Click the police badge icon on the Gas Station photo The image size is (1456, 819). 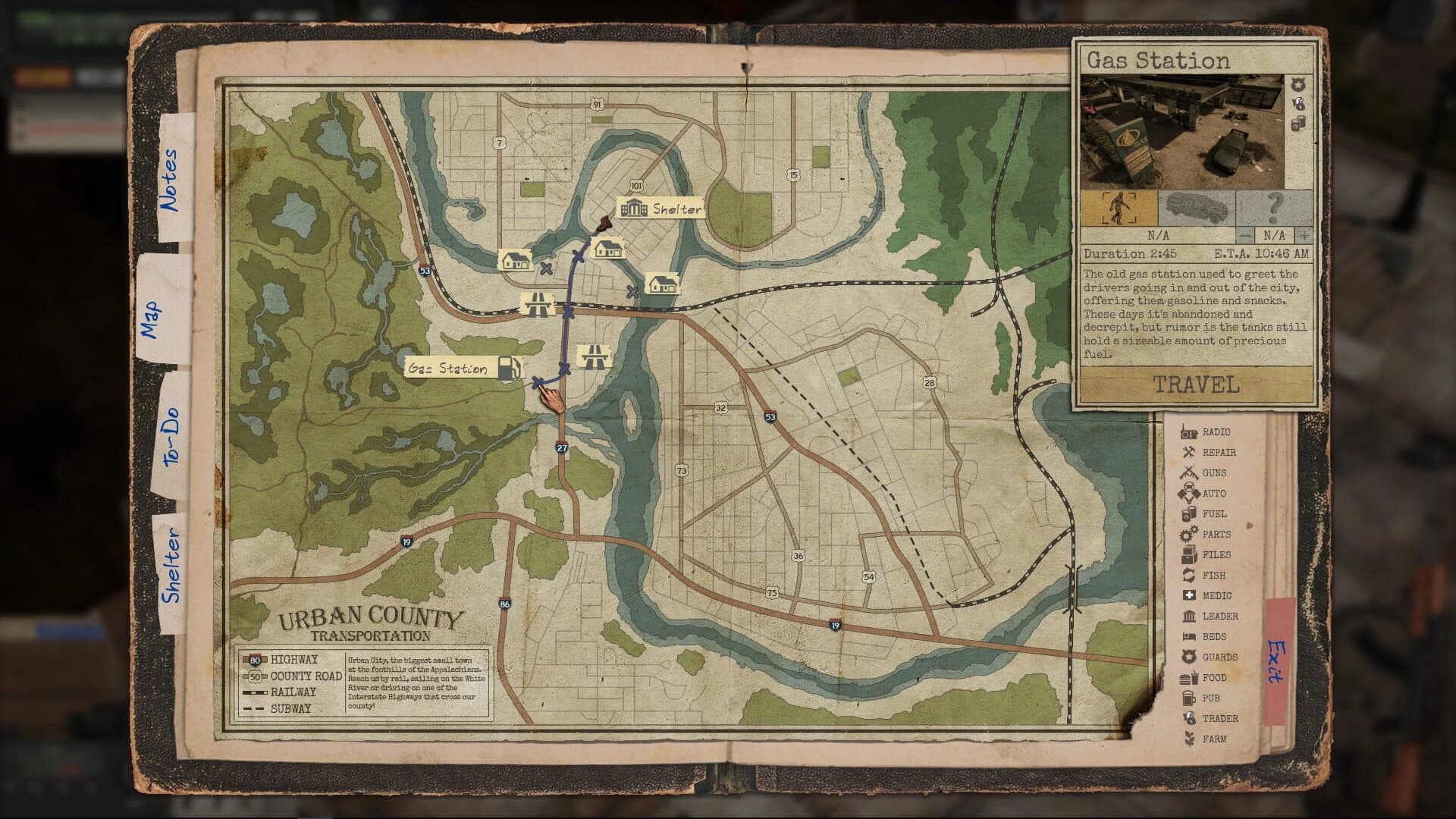(1298, 84)
